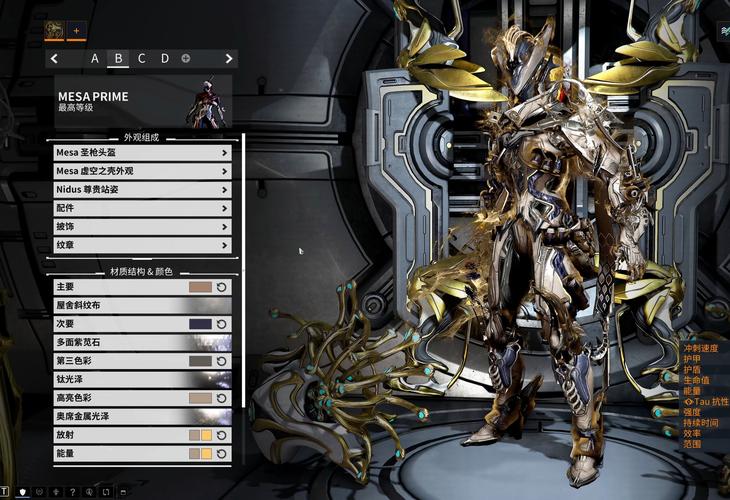The image size is (730, 500).
Task: Add a new appearance config slot
Action: [186, 59]
